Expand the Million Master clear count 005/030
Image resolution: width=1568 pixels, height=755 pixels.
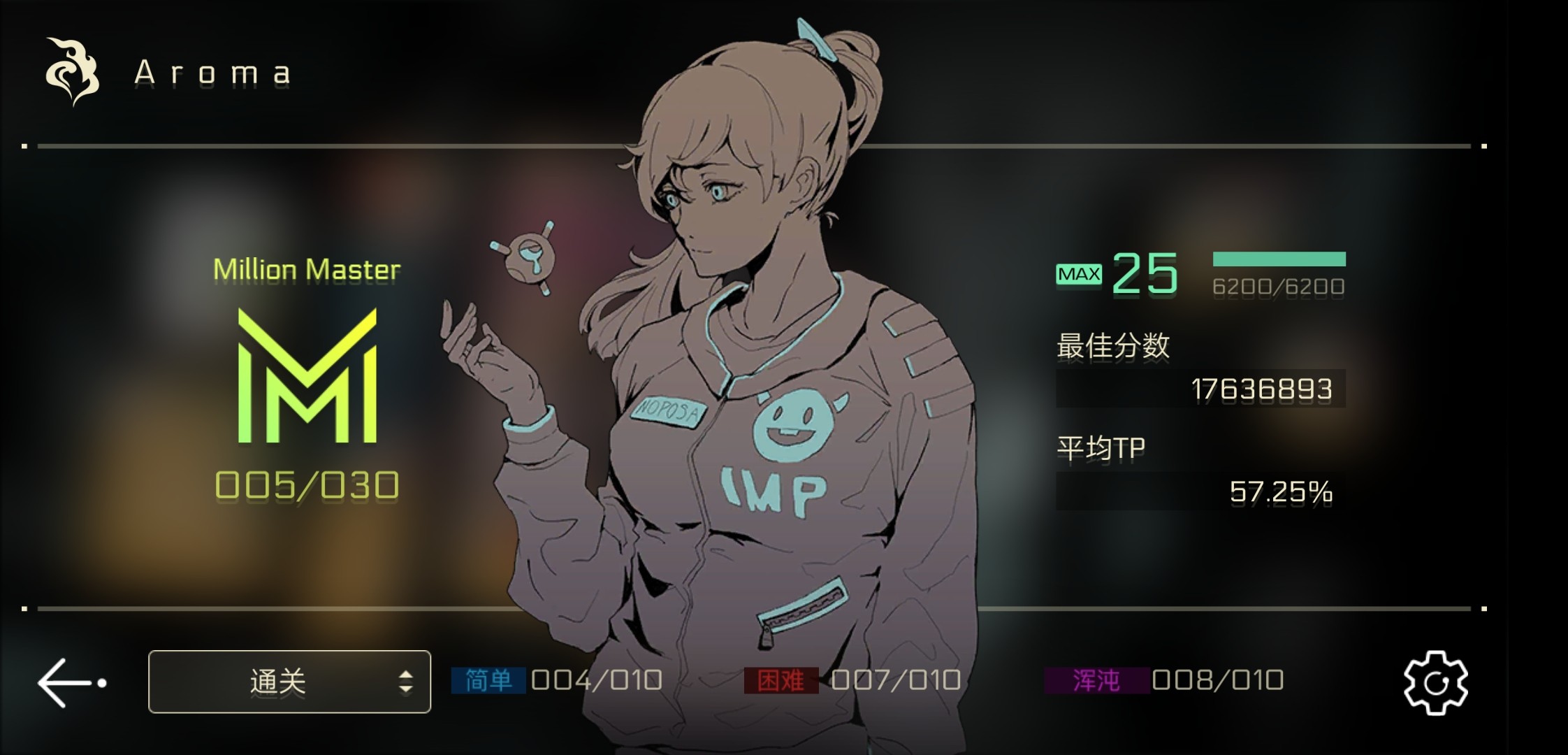pos(305,484)
